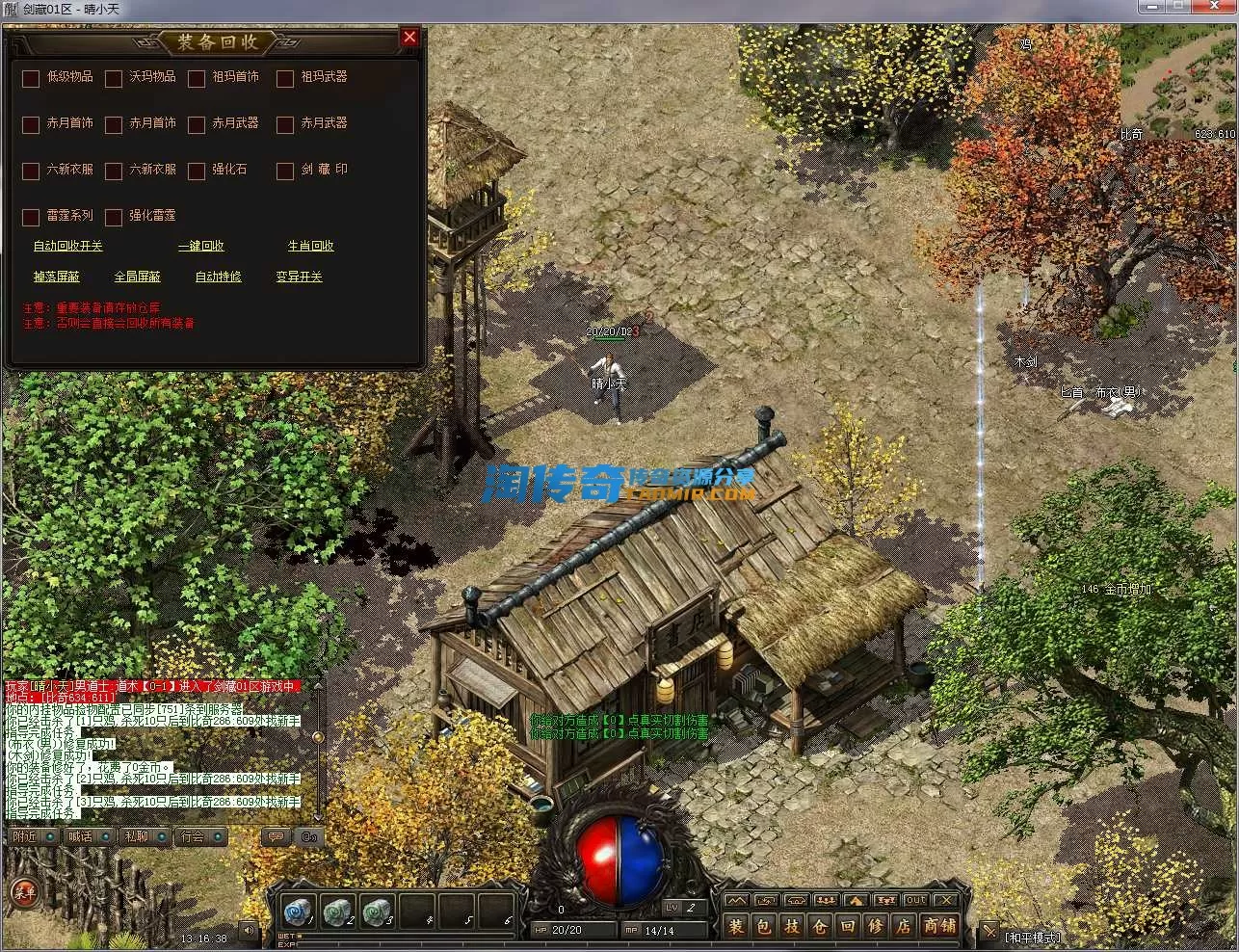
Task: Tick the 雷霆系列 checkbox
Action: coord(31,217)
